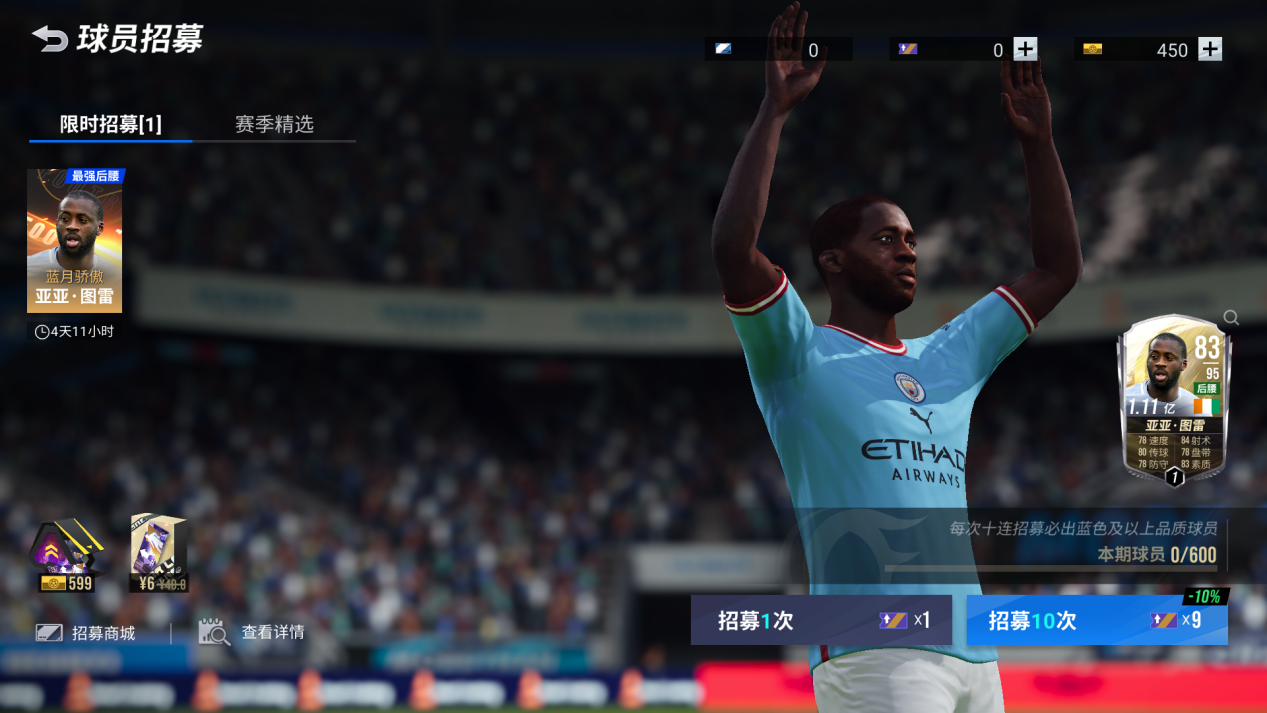1267x713 pixels.
Task: View recruitment details via 查看详情
Action: click(x=252, y=632)
